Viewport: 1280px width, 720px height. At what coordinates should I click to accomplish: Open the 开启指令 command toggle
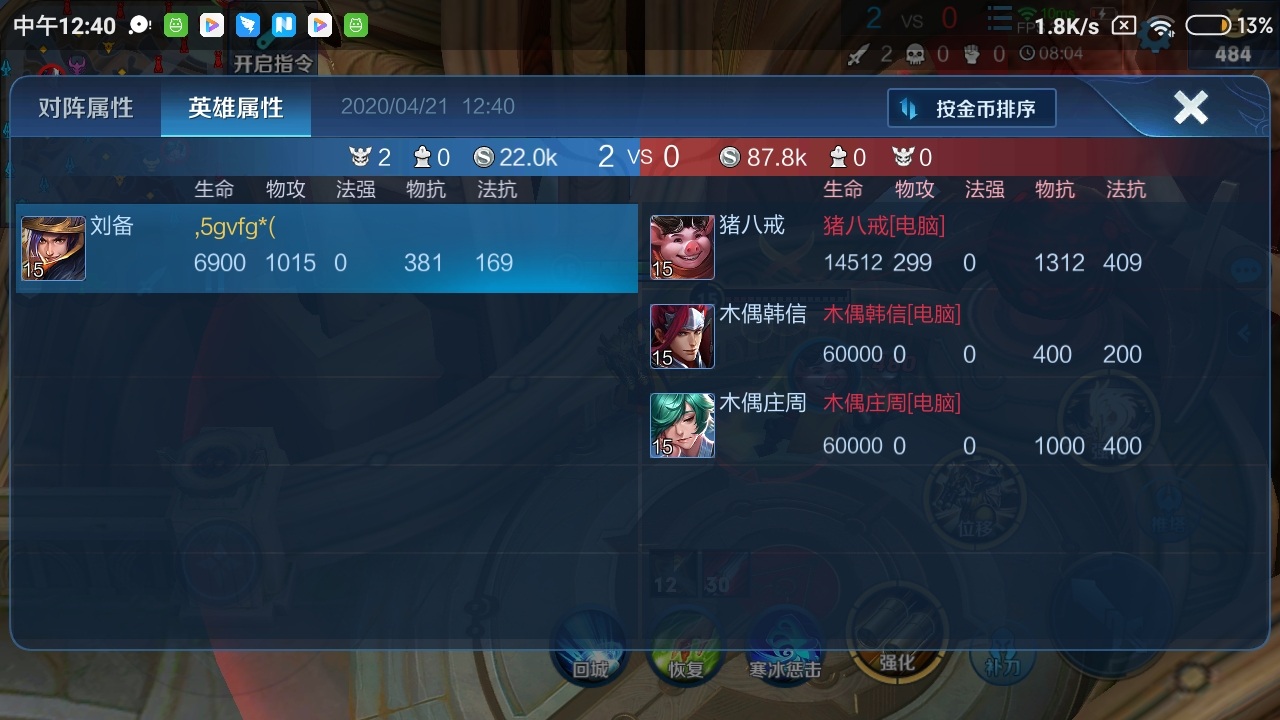[x=273, y=64]
